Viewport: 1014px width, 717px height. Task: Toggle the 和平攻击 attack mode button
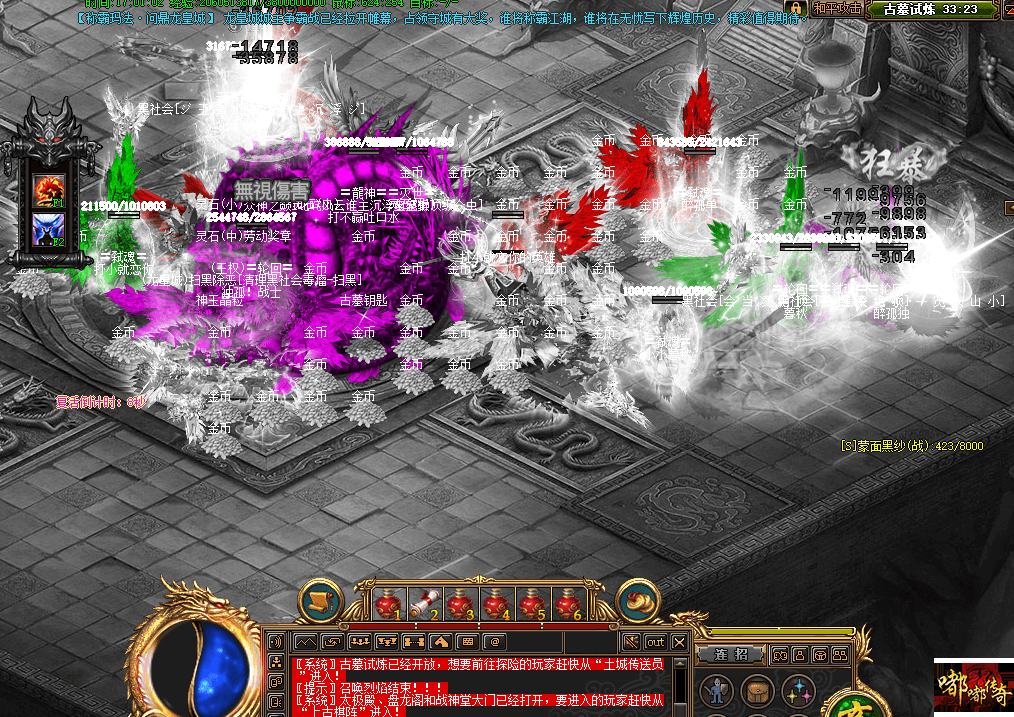pos(836,8)
